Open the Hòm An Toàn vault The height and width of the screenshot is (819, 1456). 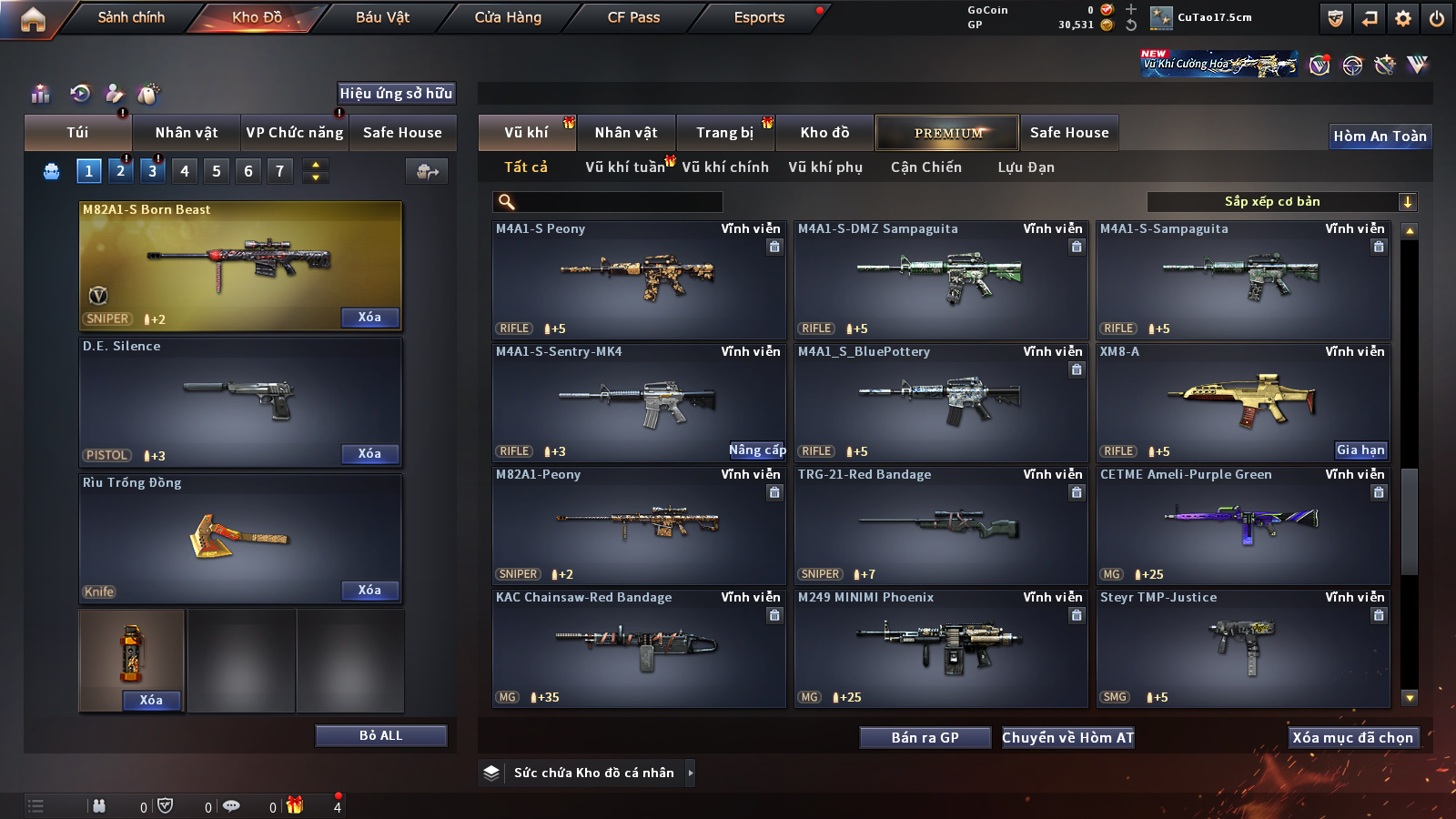tap(1380, 136)
